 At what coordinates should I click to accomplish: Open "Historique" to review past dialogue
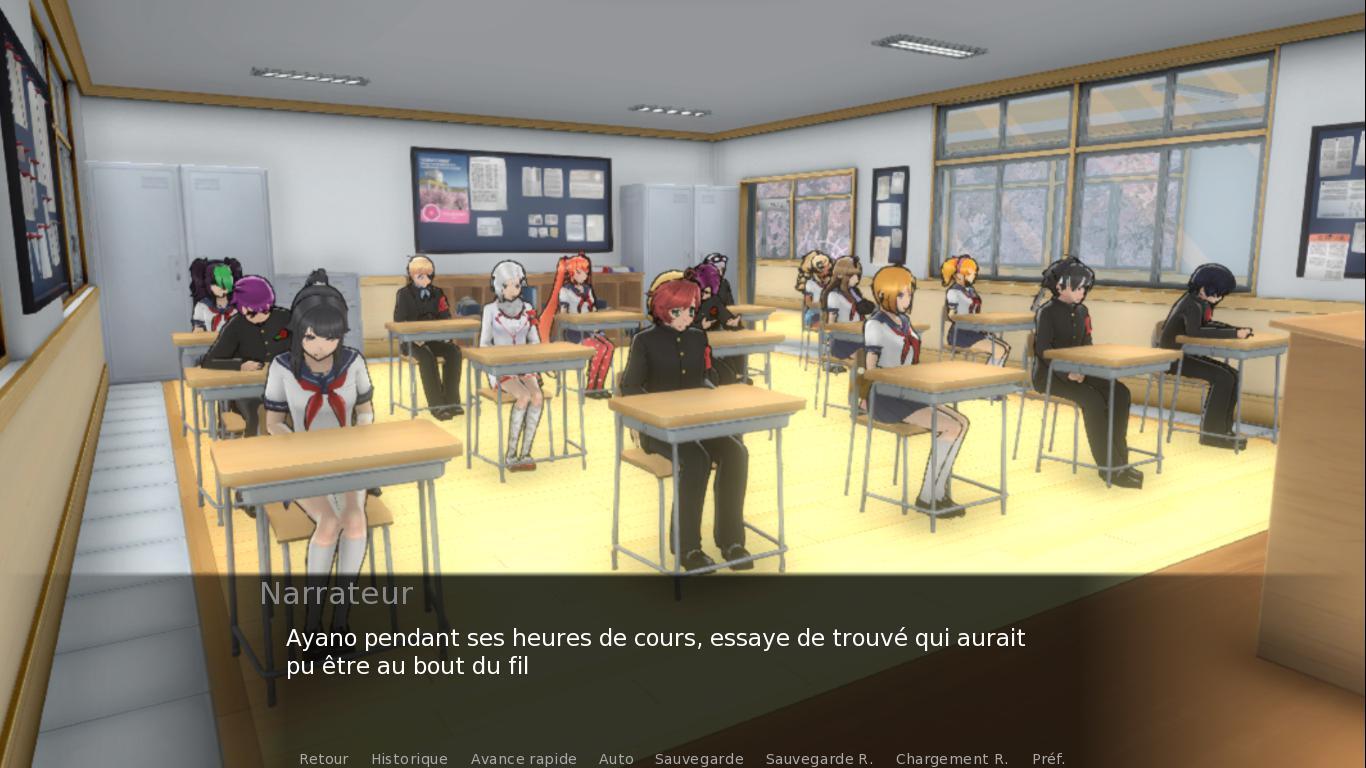(x=409, y=759)
